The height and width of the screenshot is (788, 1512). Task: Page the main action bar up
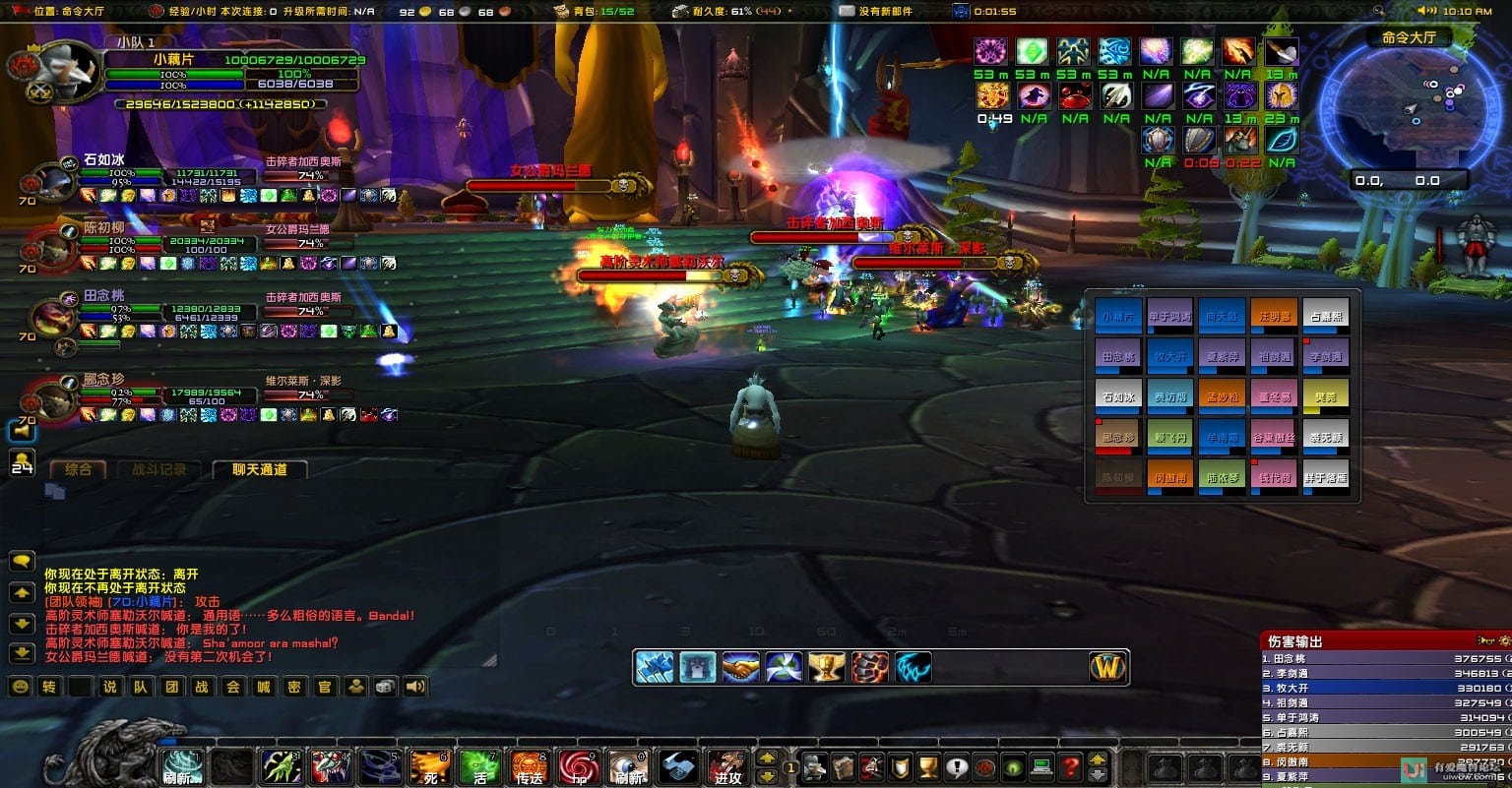point(767,758)
